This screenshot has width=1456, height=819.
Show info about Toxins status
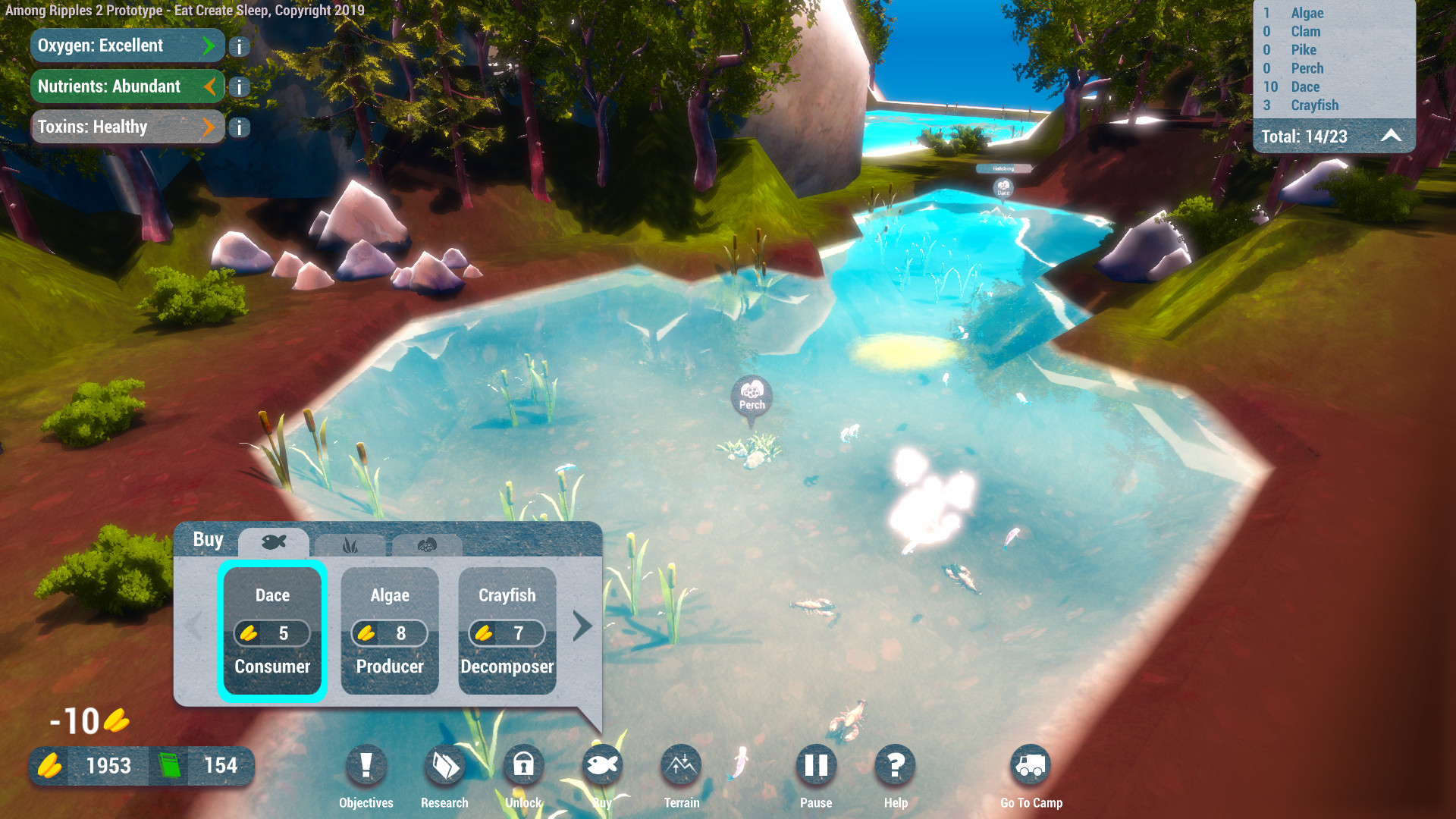pos(239,127)
